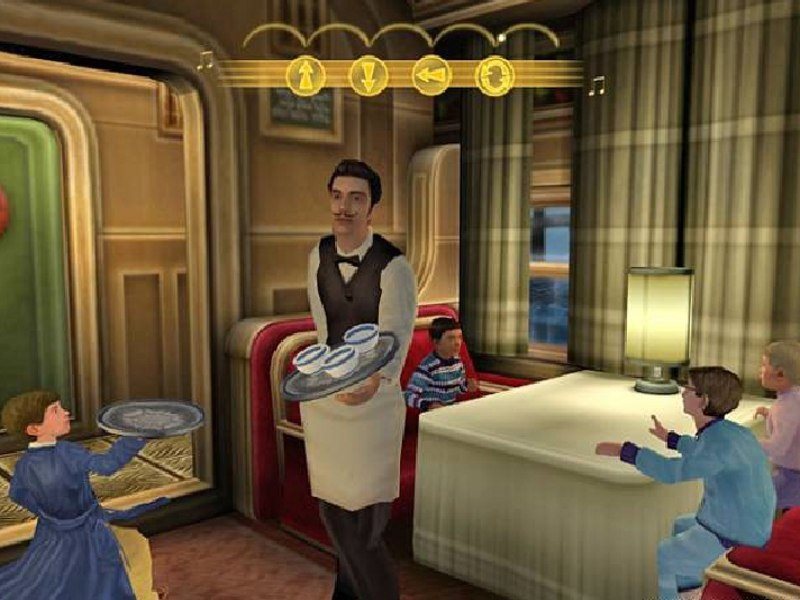The height and width of the screenshot is (600, 800).
Task: Select the down arrow note icon
Action: [x=368, y=76]
